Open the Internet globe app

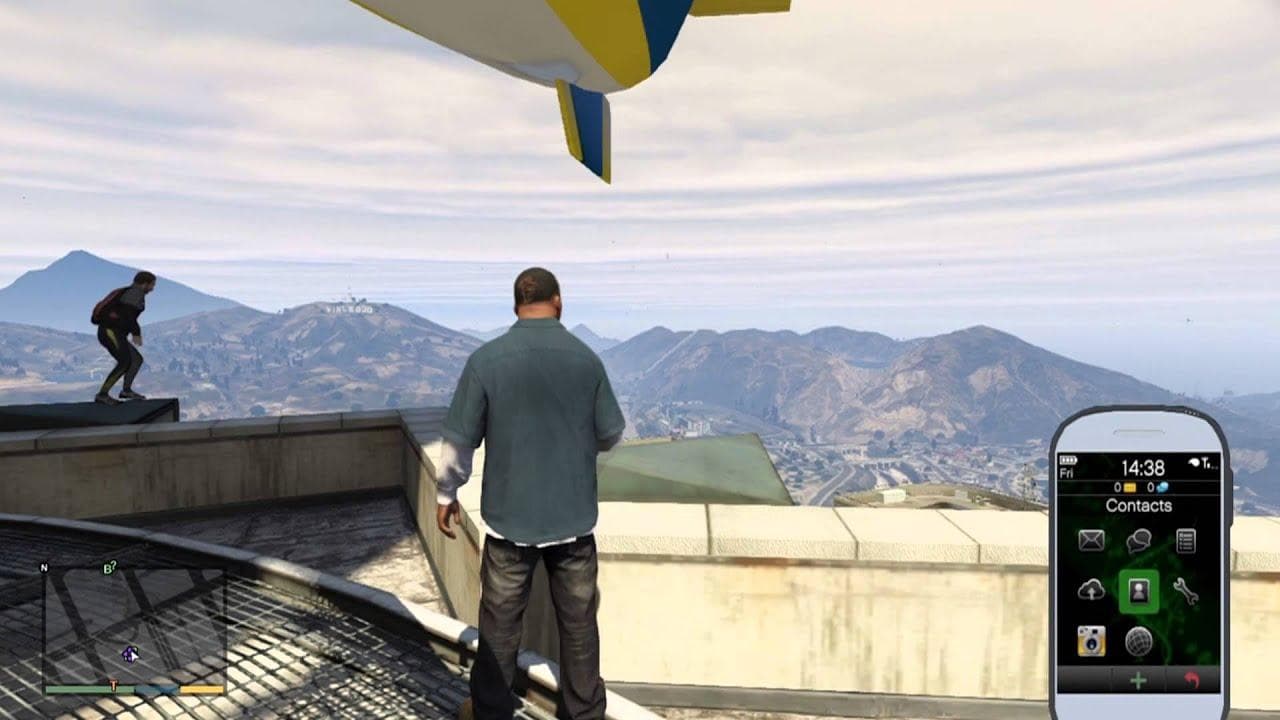(1140, 639)
